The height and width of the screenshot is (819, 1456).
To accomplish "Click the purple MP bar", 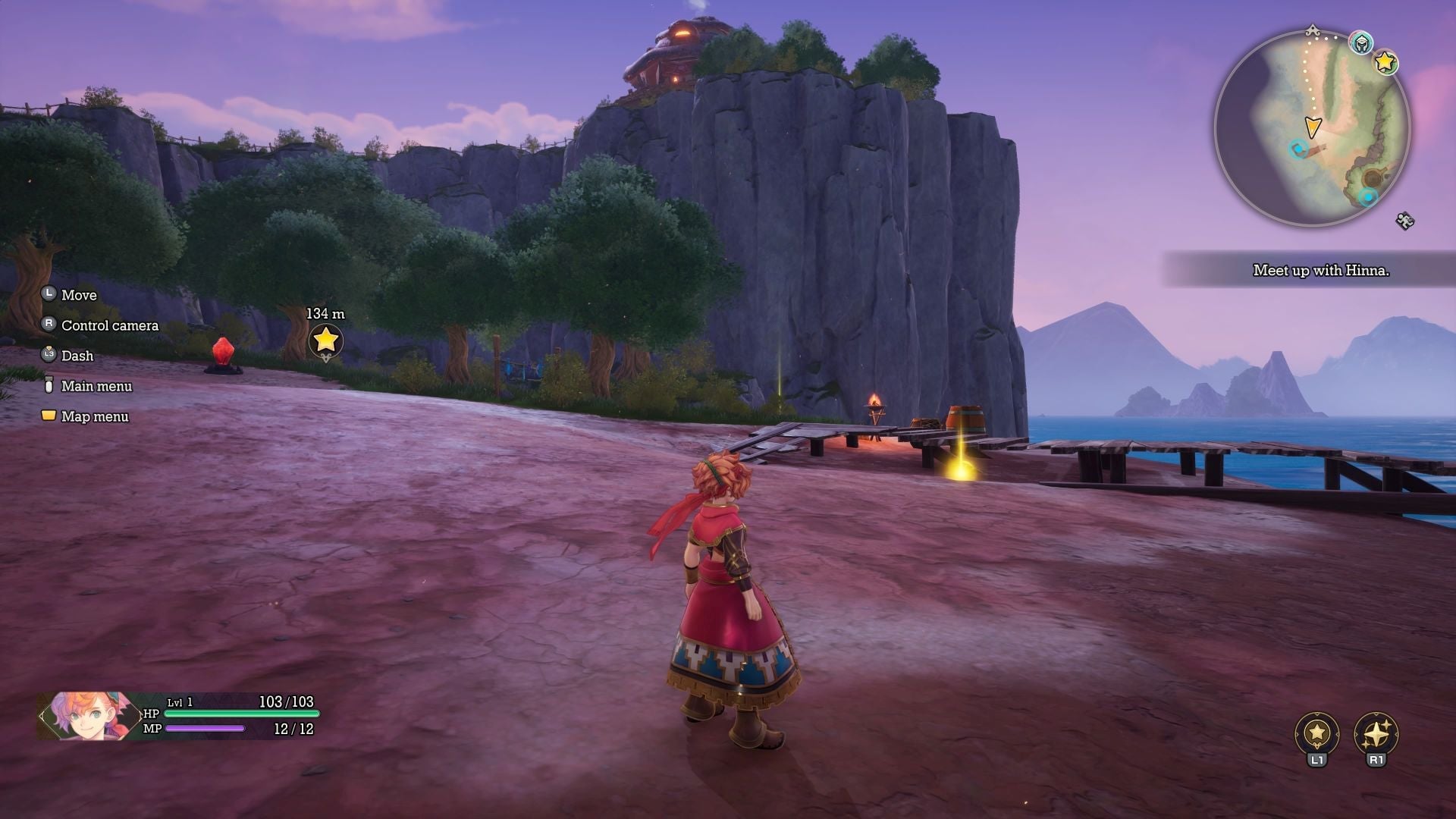I will click(x=204, y=729).
